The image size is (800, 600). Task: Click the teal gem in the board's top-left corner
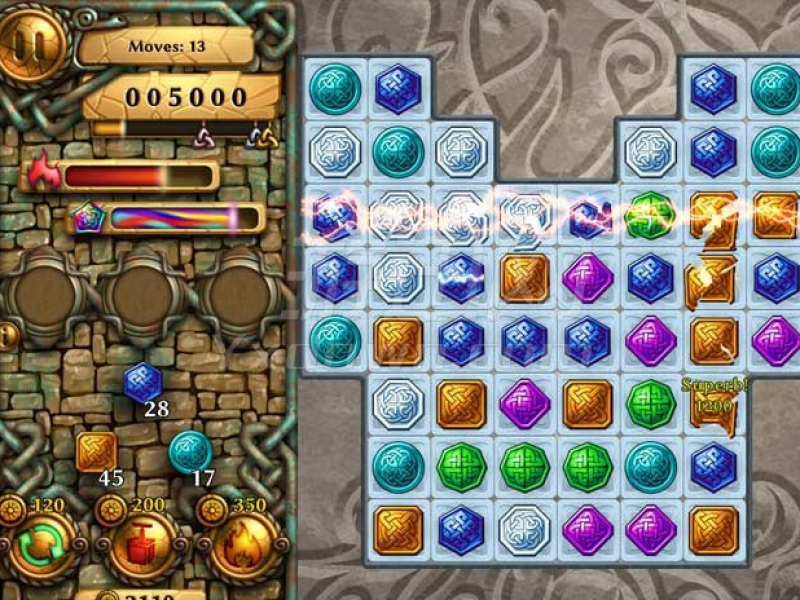[x=334, y=88]
